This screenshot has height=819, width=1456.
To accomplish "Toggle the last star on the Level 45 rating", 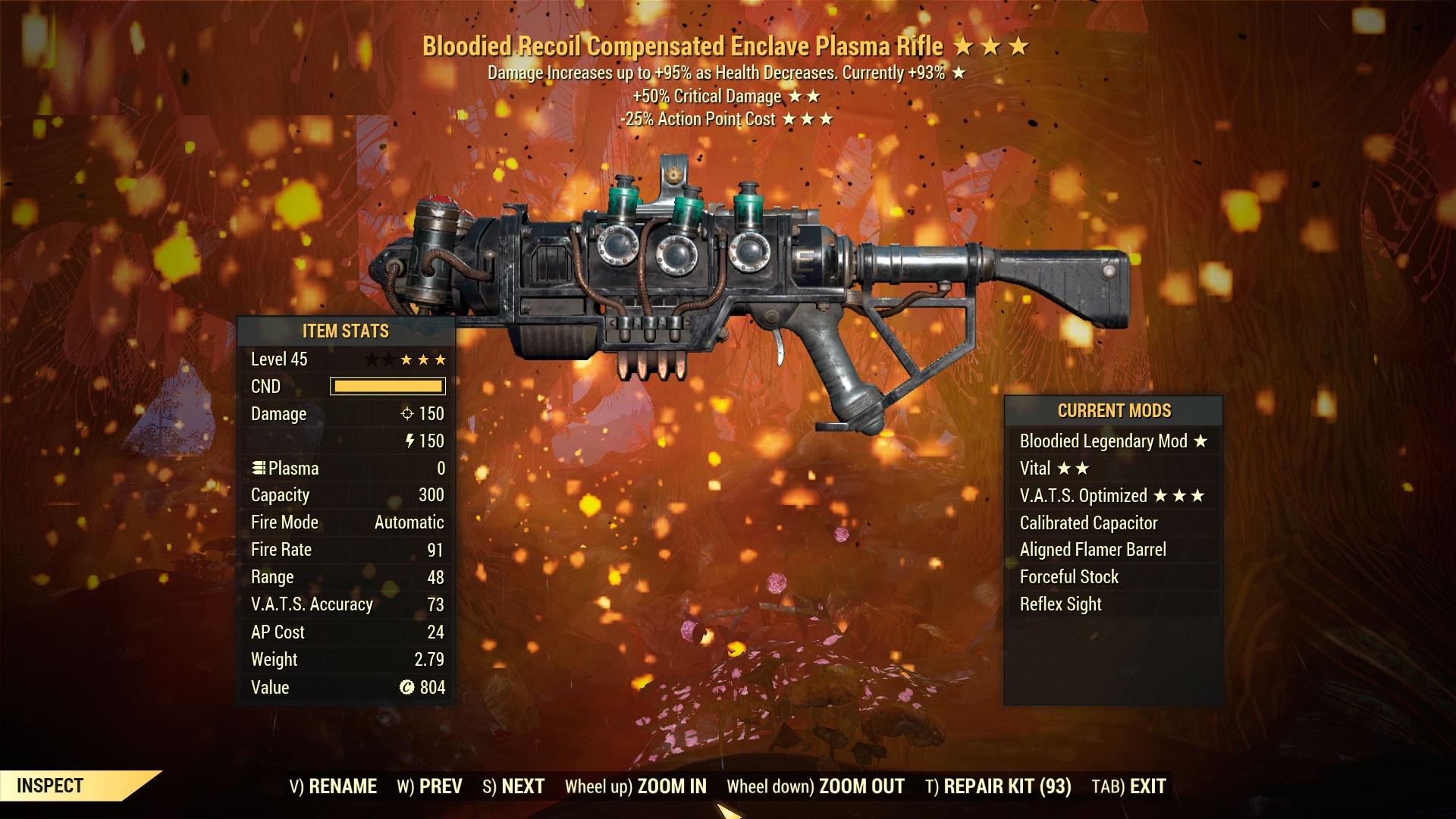I will (442, 359).
